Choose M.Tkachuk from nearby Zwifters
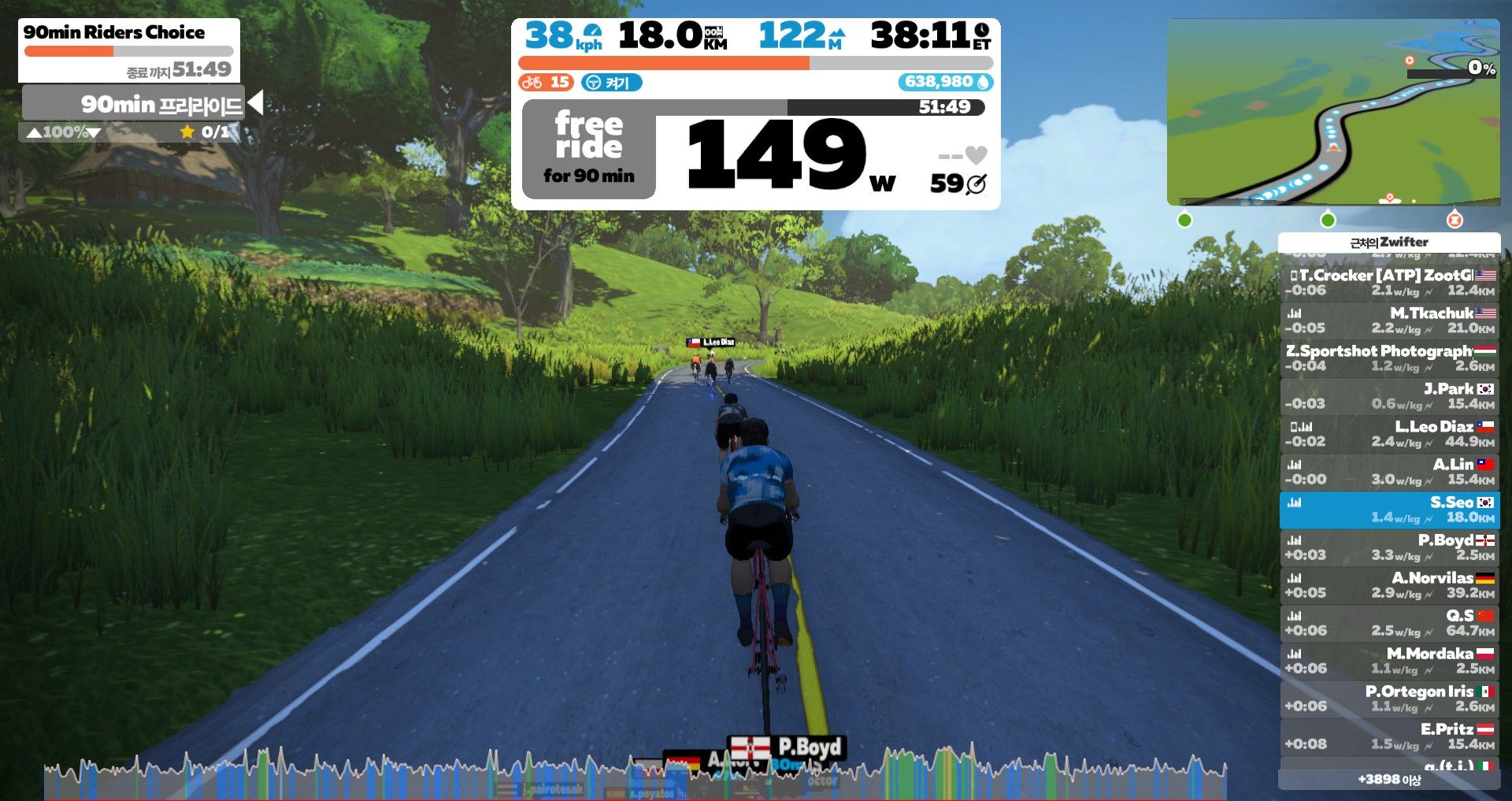This screenshot has height=801, width=1512. click(x=1389, y=321)
